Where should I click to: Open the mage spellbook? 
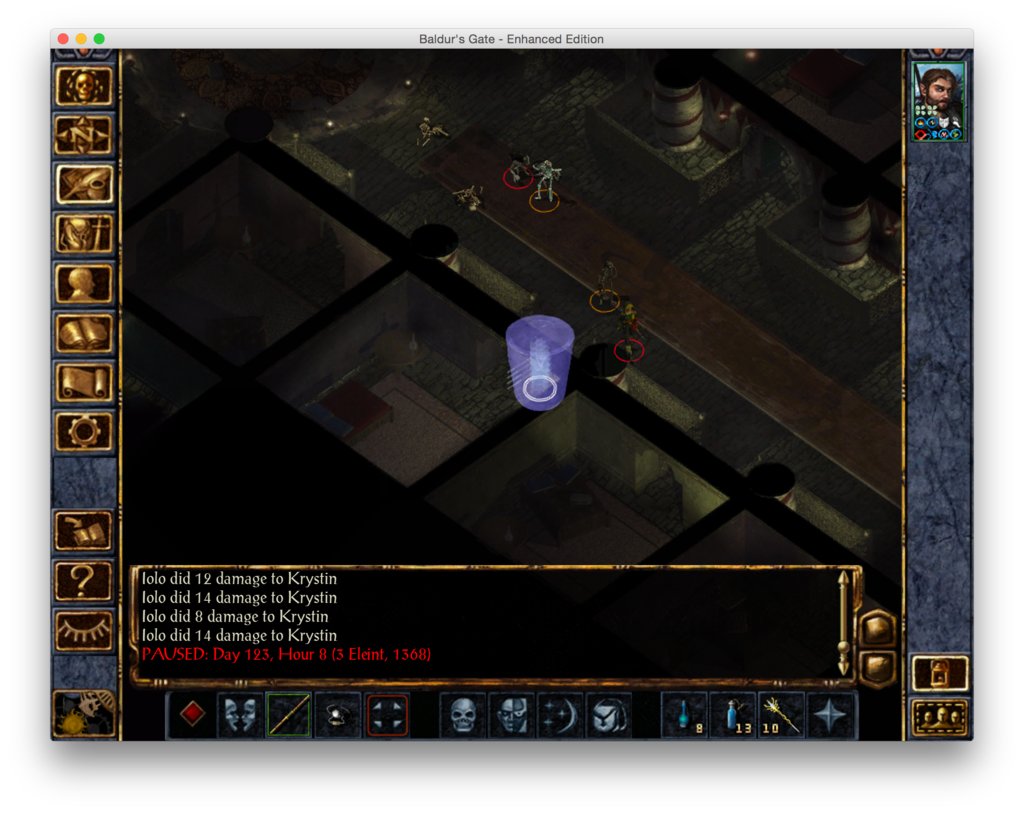click(84, 333)
